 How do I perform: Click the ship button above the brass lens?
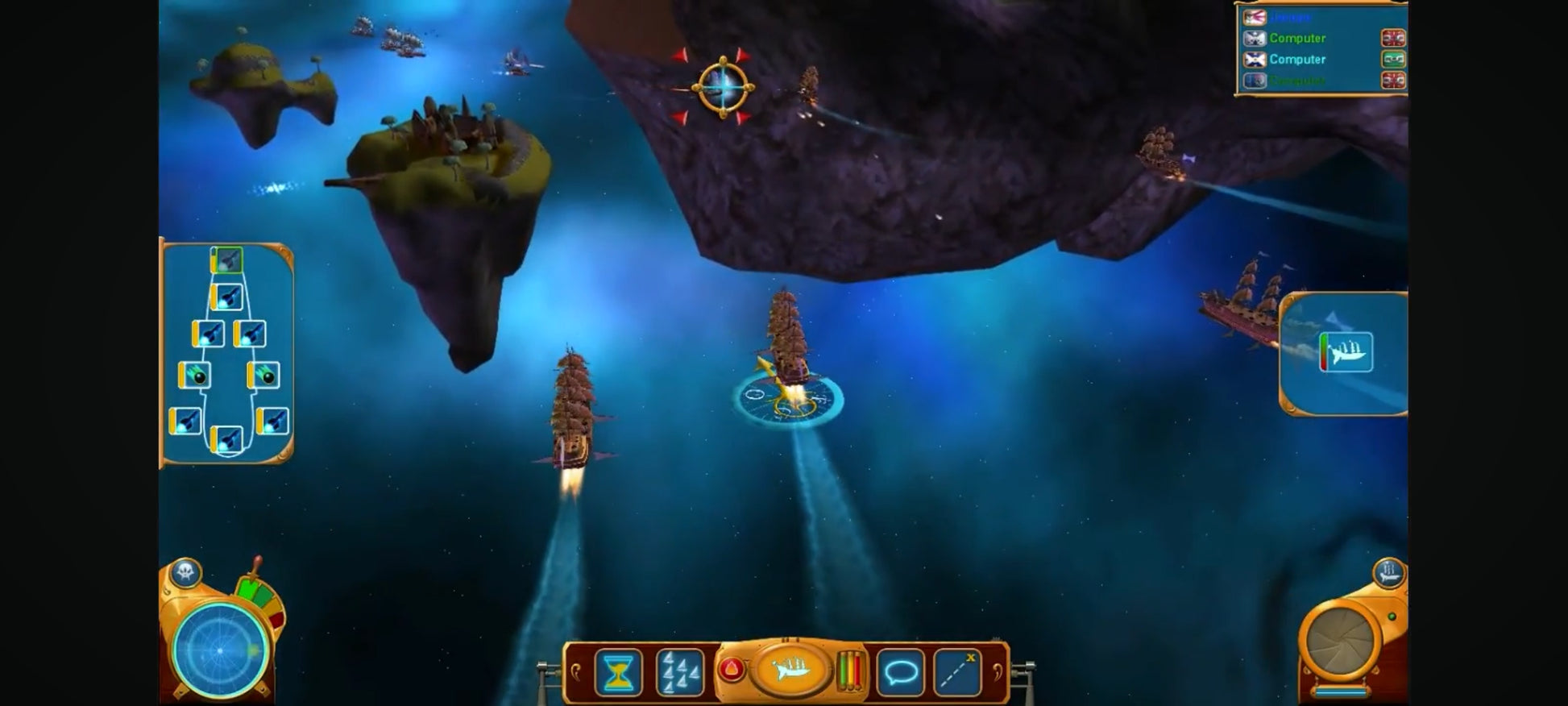click(x=1389, y=573)
